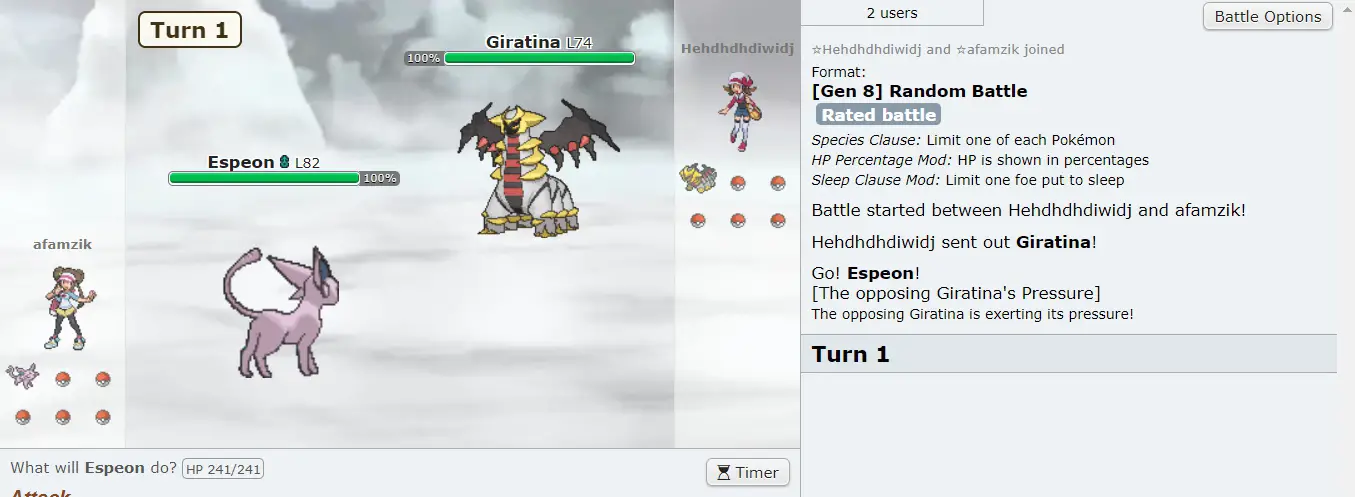Viewport: 1355px width, 497px height.
Task: View Hehdhdhdiwidj's trainer avatar
Action: point(737,111)
